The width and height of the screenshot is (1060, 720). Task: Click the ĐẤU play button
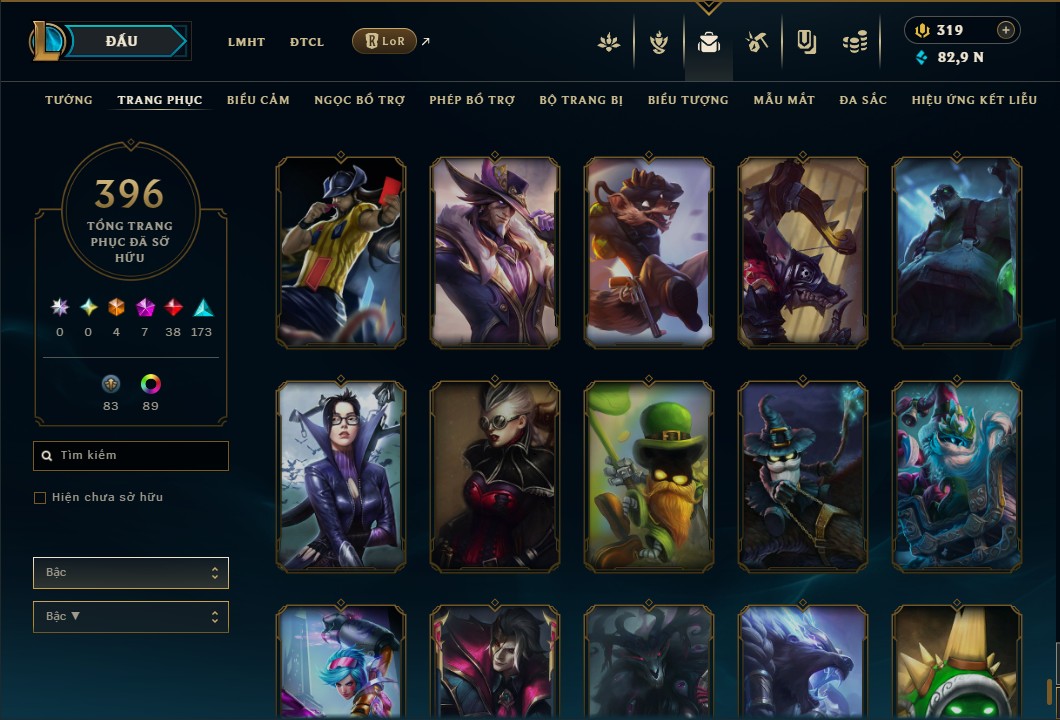tap(122, 41)
